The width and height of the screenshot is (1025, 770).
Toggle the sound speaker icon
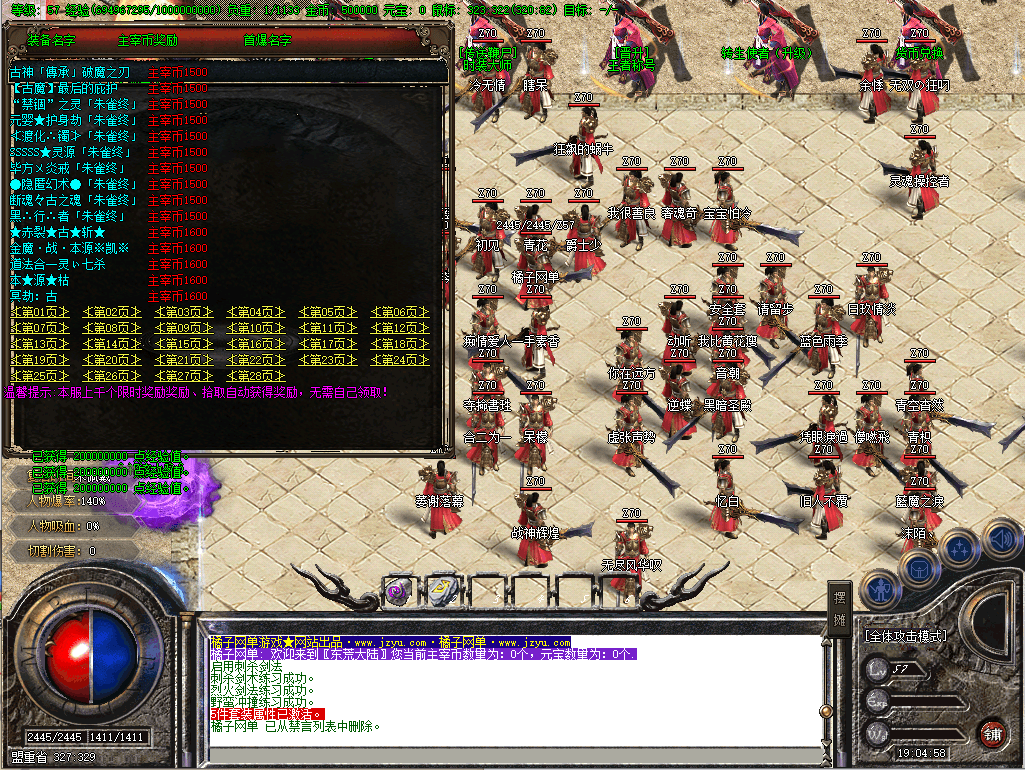(1003, 540)
